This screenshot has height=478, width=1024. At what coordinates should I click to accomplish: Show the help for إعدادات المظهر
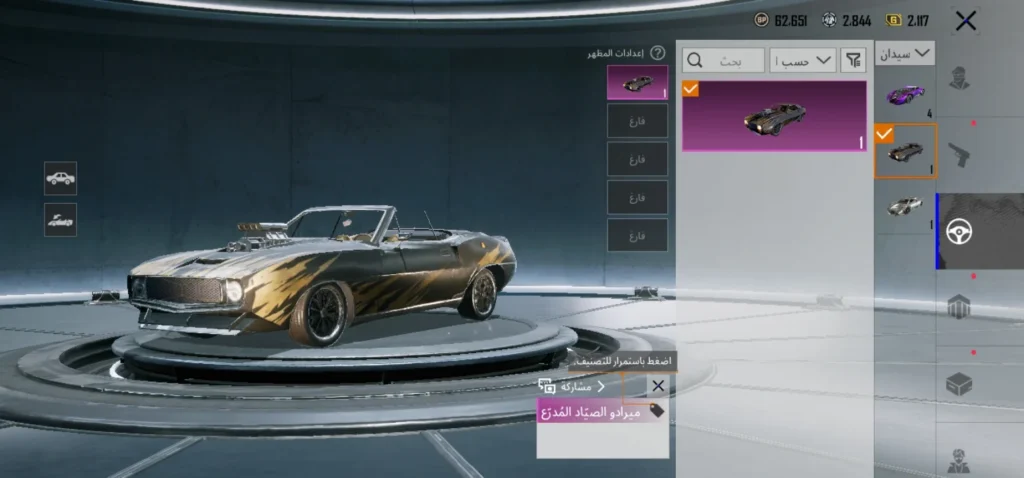pyautogui.click(x=657, y=53)
